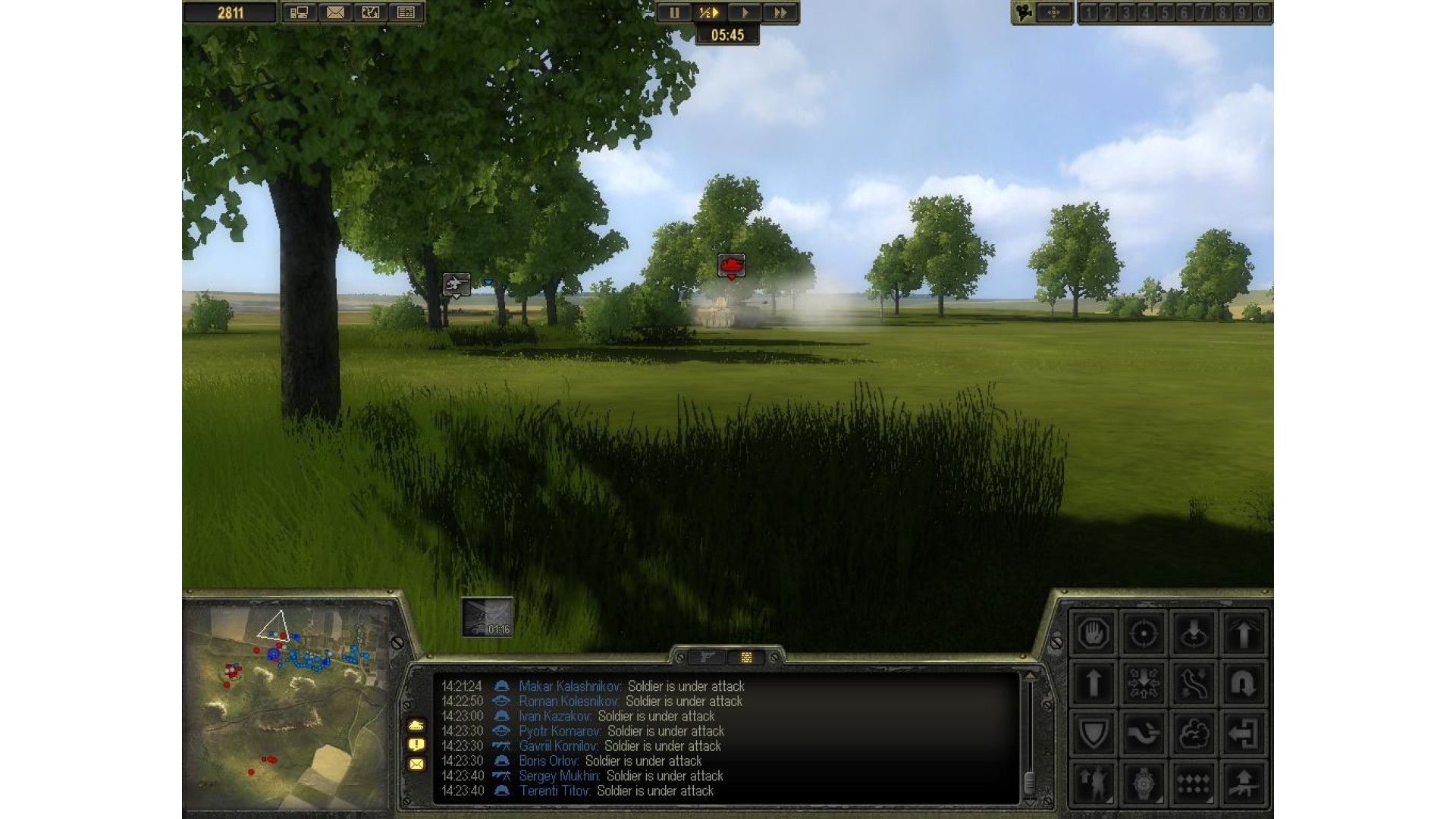Pause the game with the pause button

point(673,13)
